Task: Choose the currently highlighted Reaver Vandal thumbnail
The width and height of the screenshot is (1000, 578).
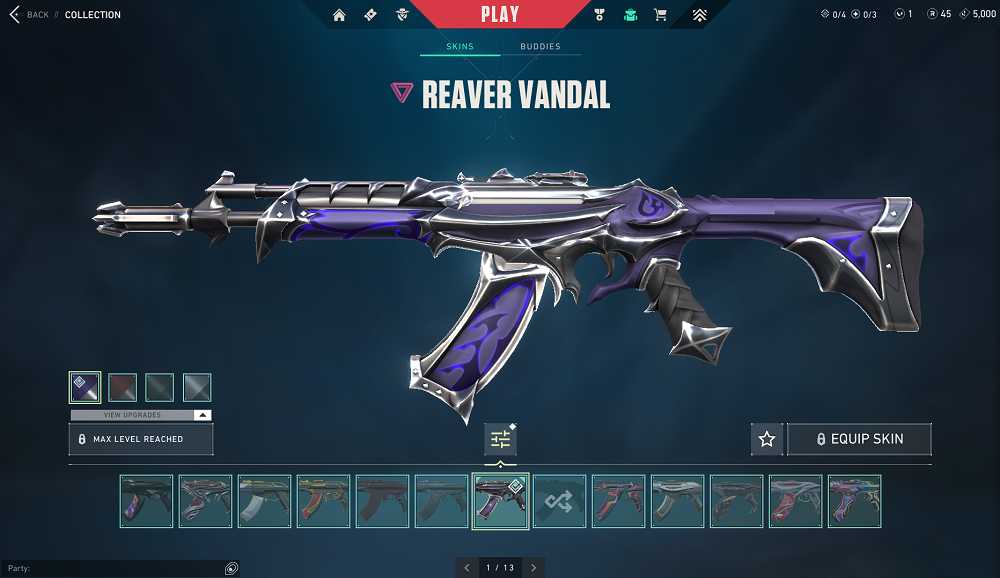Action: [500, 501]
